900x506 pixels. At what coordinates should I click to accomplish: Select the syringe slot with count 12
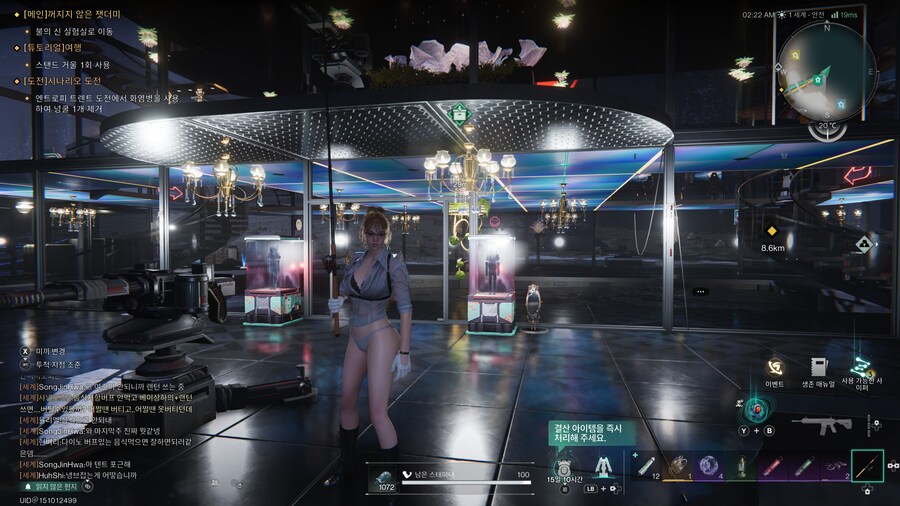click(647, 466)
